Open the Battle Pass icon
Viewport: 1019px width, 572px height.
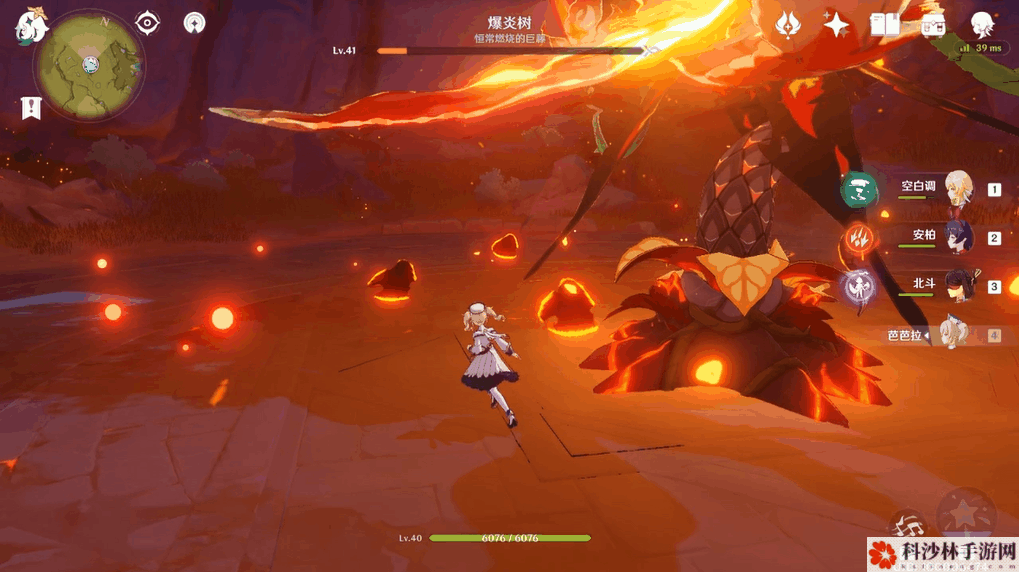click(934, 24)
